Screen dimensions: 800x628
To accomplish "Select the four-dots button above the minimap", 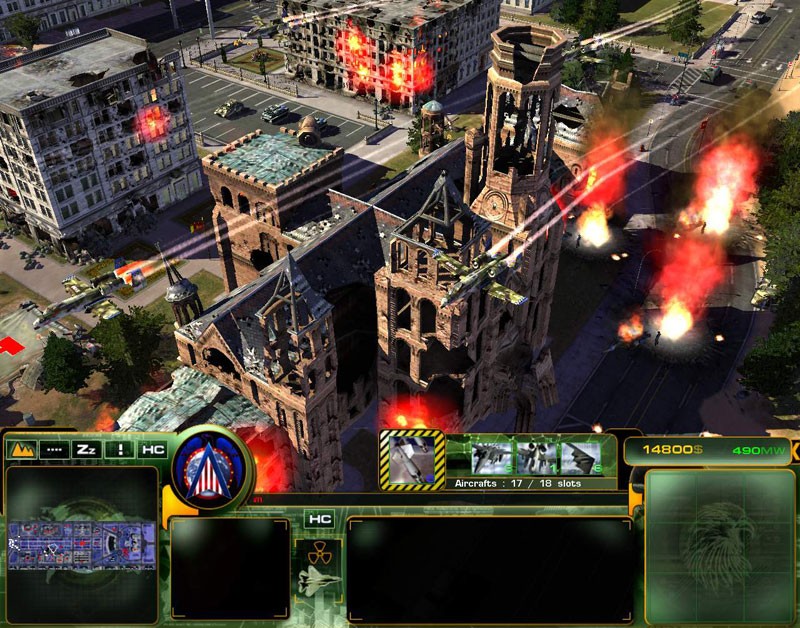I will 55,450.
